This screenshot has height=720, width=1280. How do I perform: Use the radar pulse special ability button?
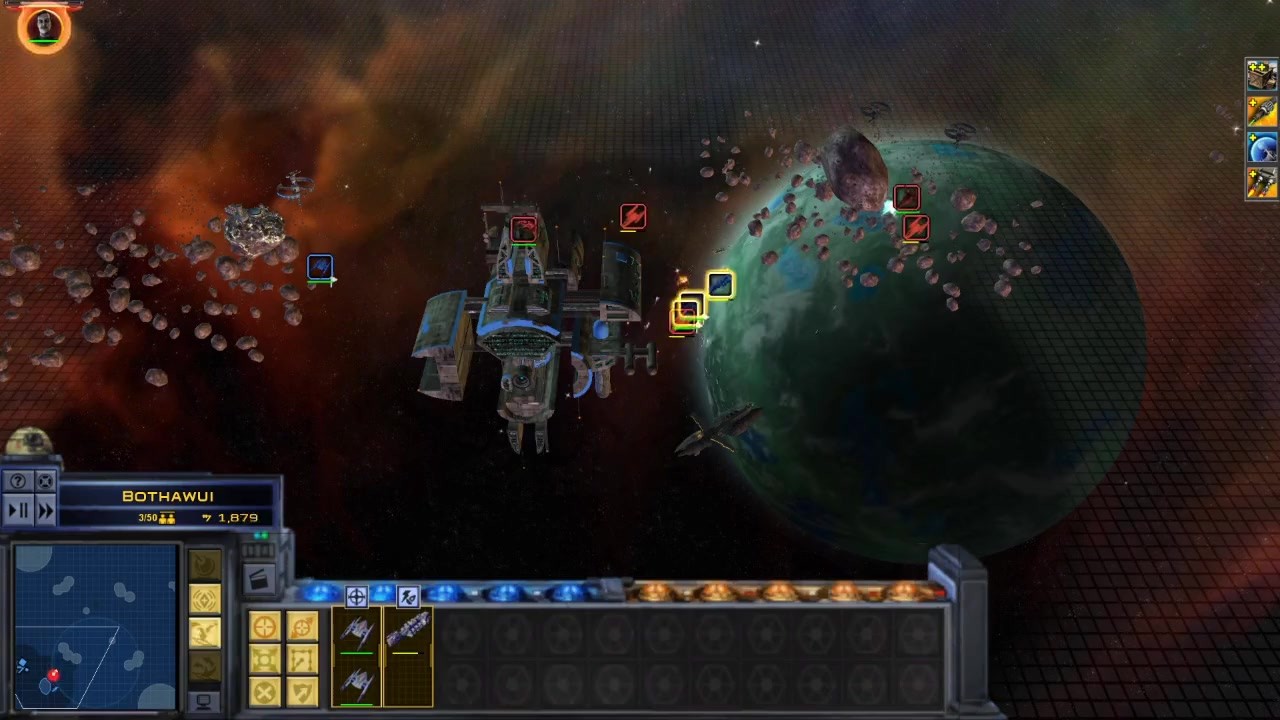coord(204,600)
